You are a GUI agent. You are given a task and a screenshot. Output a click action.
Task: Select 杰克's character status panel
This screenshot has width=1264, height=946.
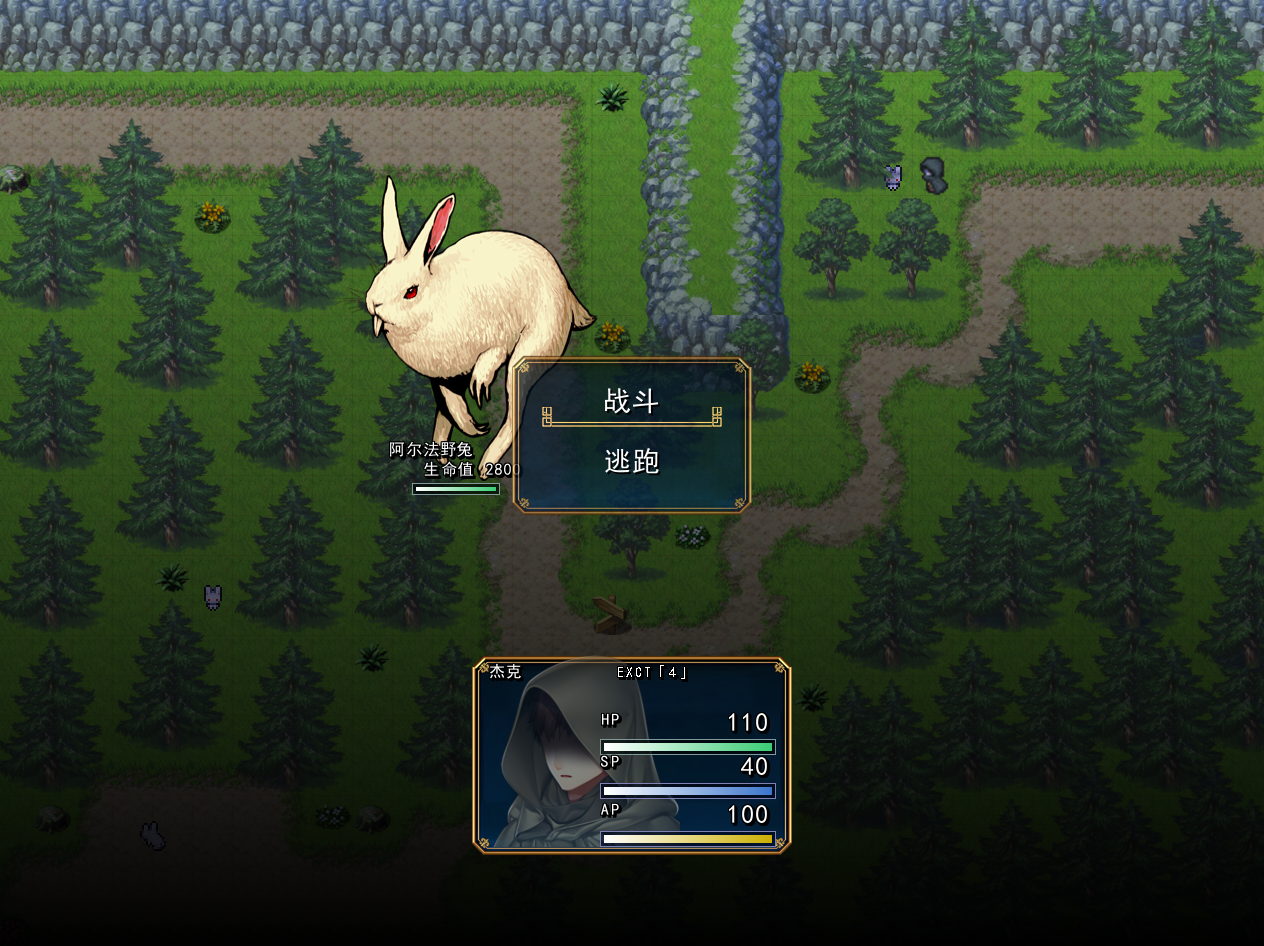632,755
